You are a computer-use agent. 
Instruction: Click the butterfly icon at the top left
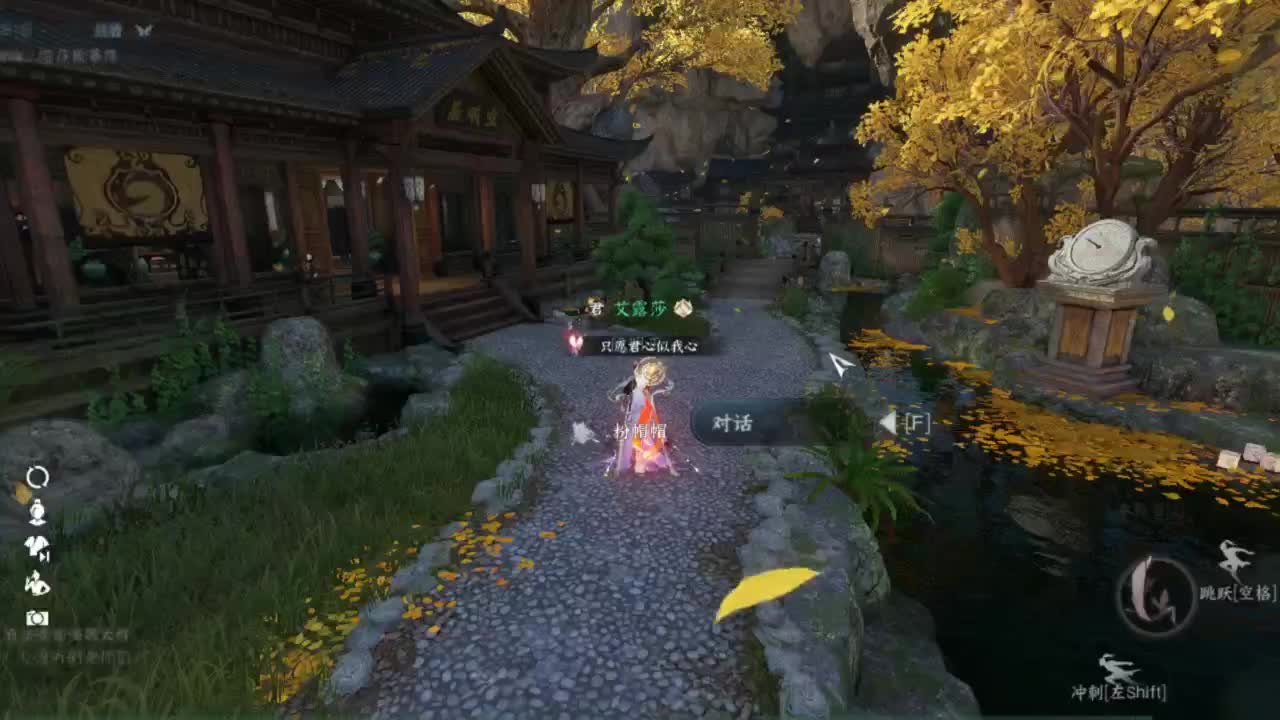click(145, 31)
